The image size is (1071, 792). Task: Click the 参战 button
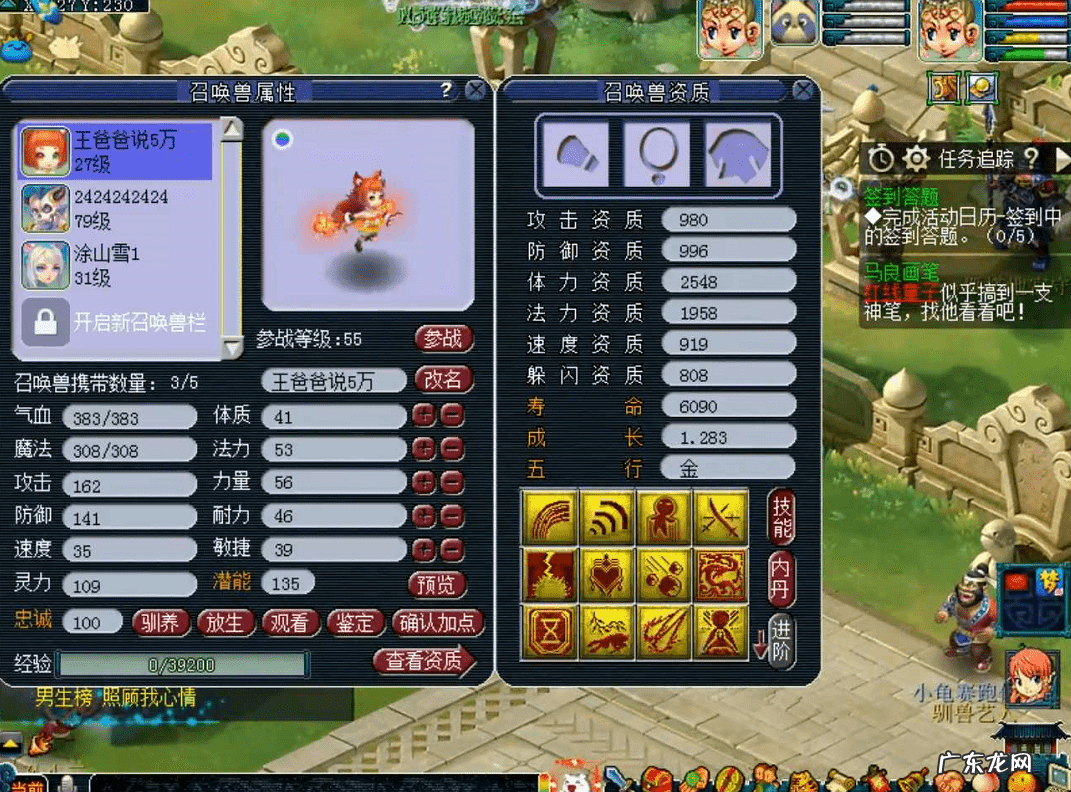[443, 339]
